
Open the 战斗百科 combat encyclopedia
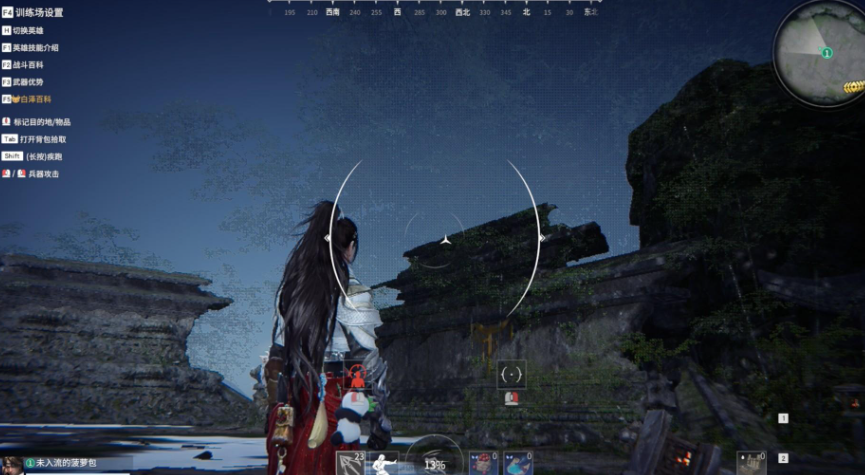(27, 64)
